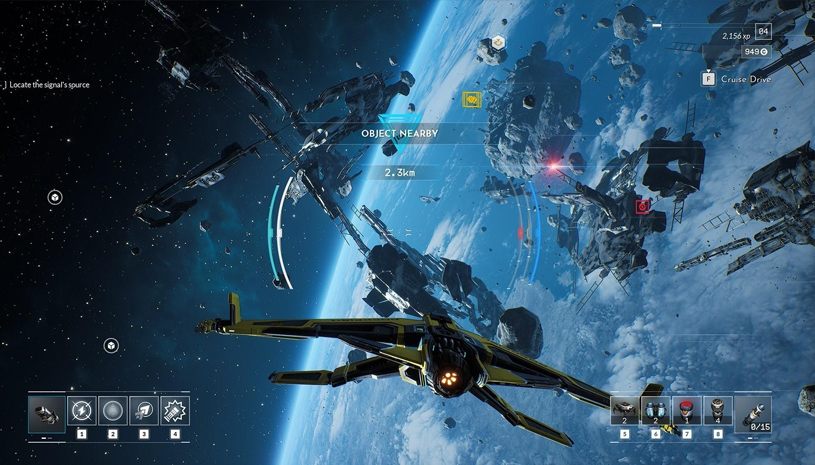Use the burst ability in slot 4

175,411
